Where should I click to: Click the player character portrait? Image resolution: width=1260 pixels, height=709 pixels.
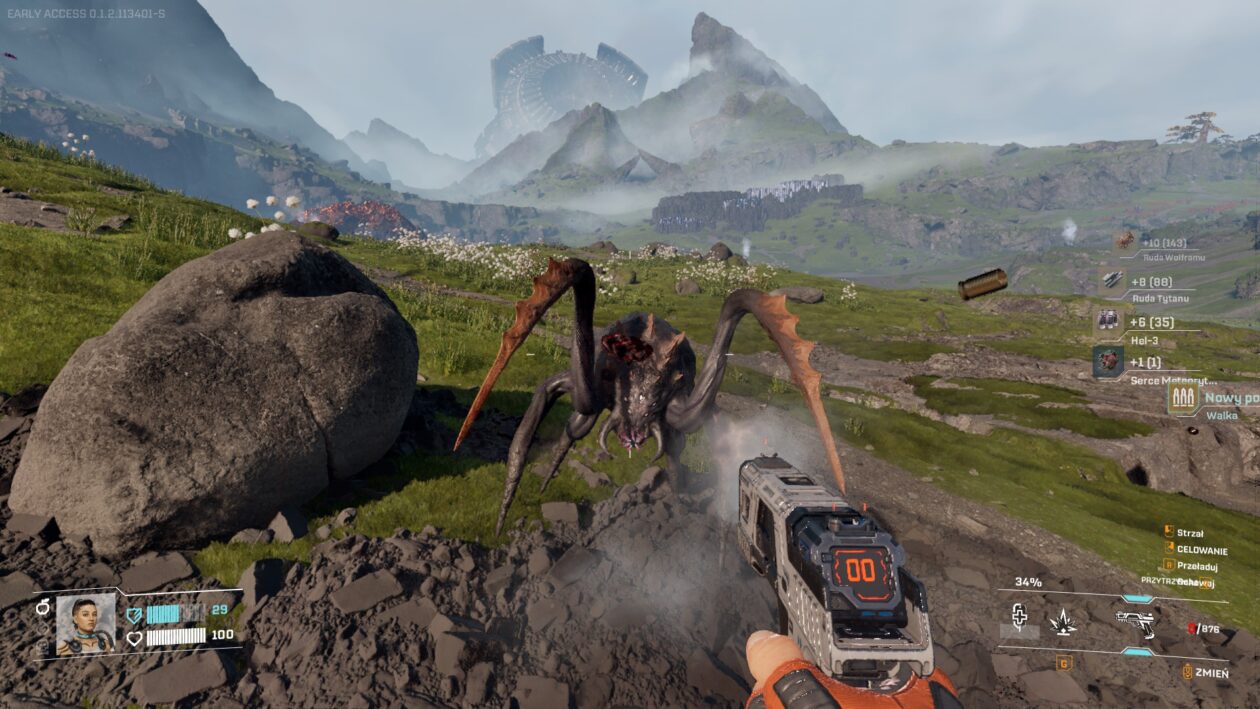tap(85, 624)
